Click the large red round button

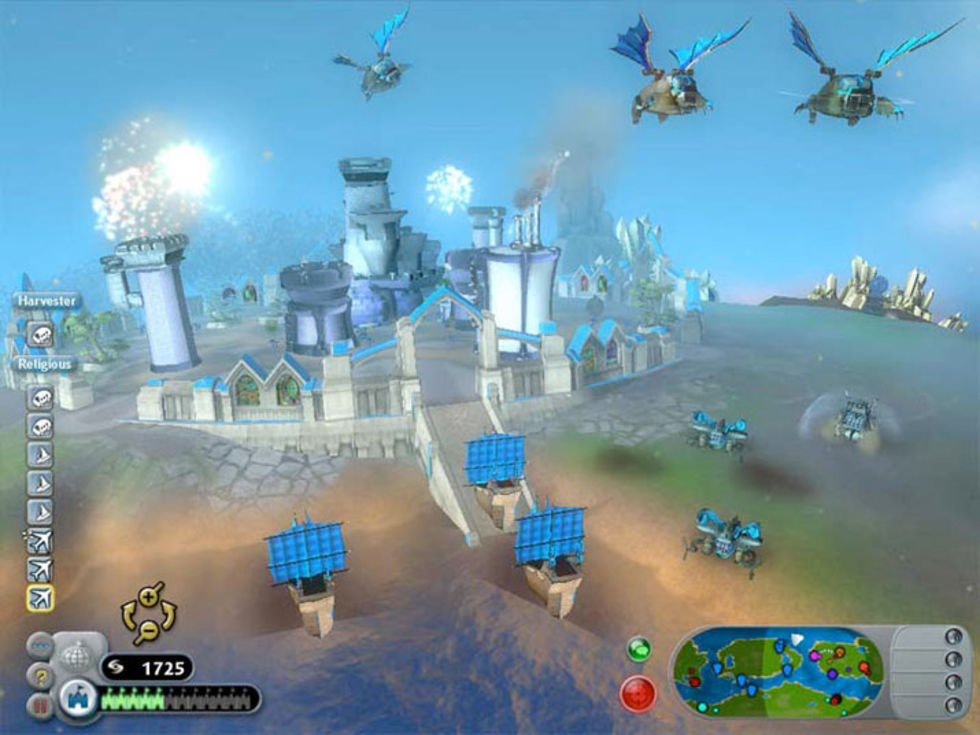coord(638,693)
